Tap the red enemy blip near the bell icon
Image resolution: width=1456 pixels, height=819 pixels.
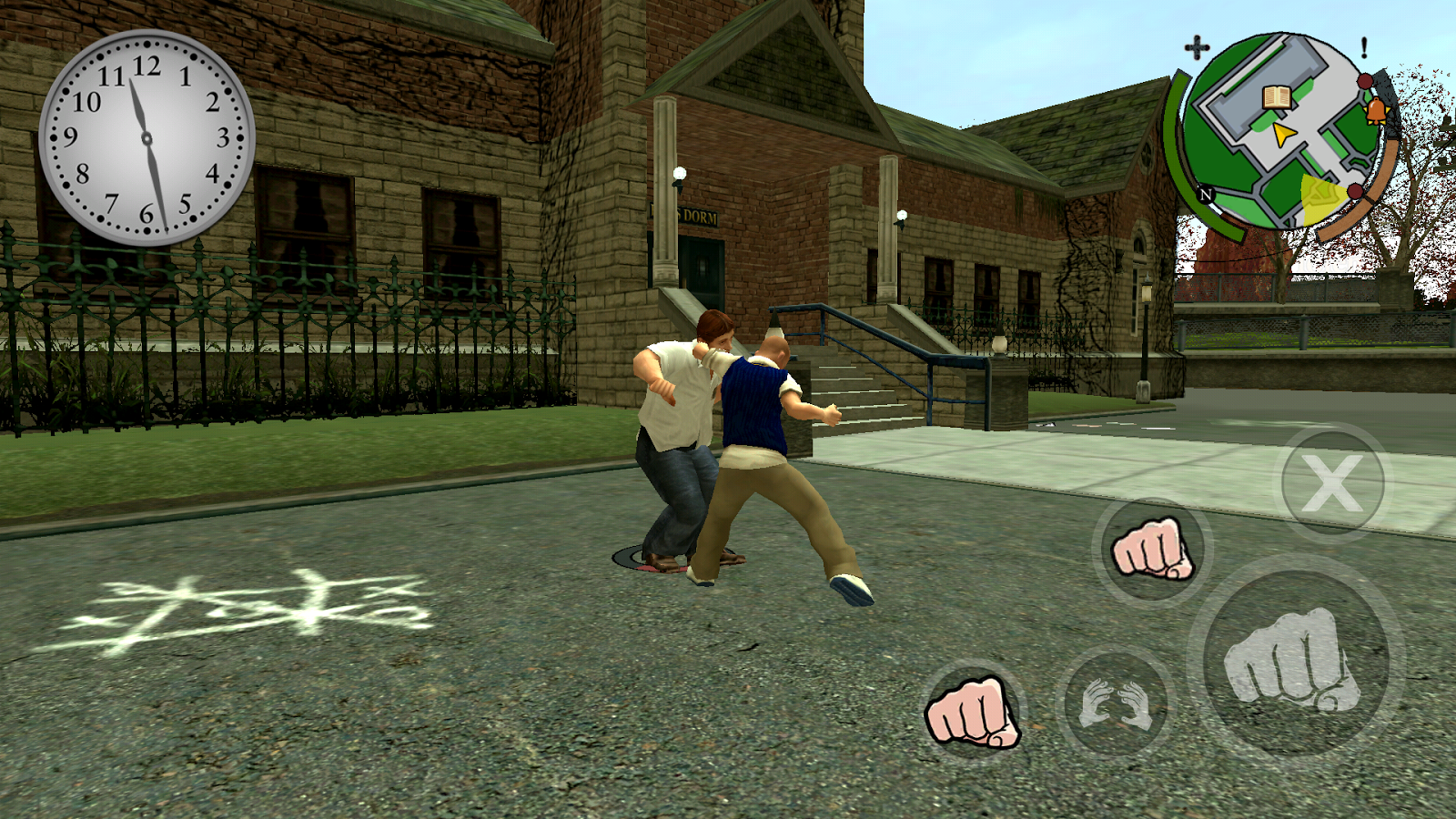[x=1365, y=82]
